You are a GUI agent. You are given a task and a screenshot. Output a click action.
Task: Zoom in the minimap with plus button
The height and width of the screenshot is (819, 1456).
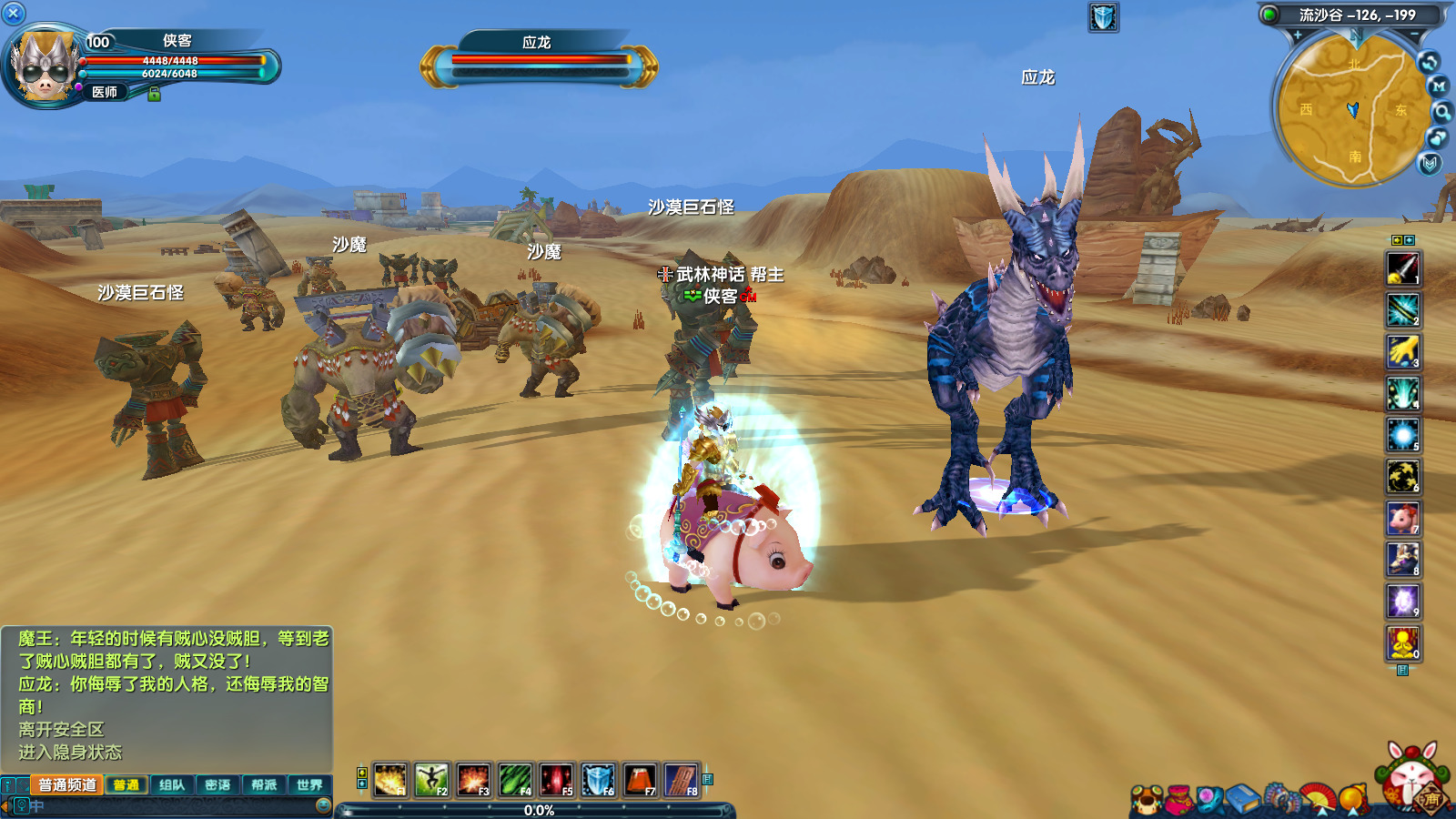tap(1297, 35)
